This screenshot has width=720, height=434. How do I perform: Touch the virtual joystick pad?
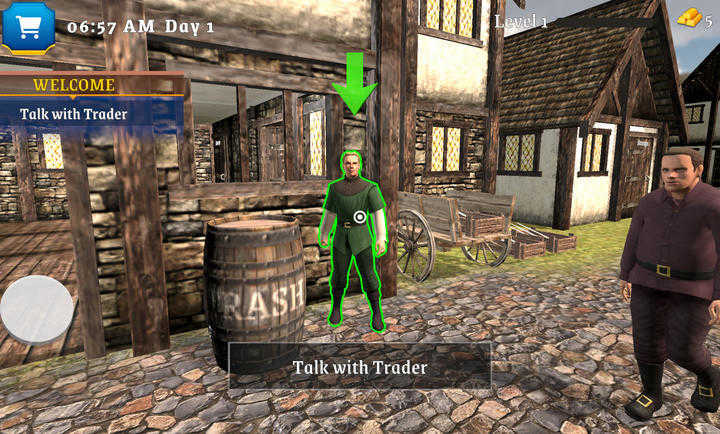click(37, 310)
